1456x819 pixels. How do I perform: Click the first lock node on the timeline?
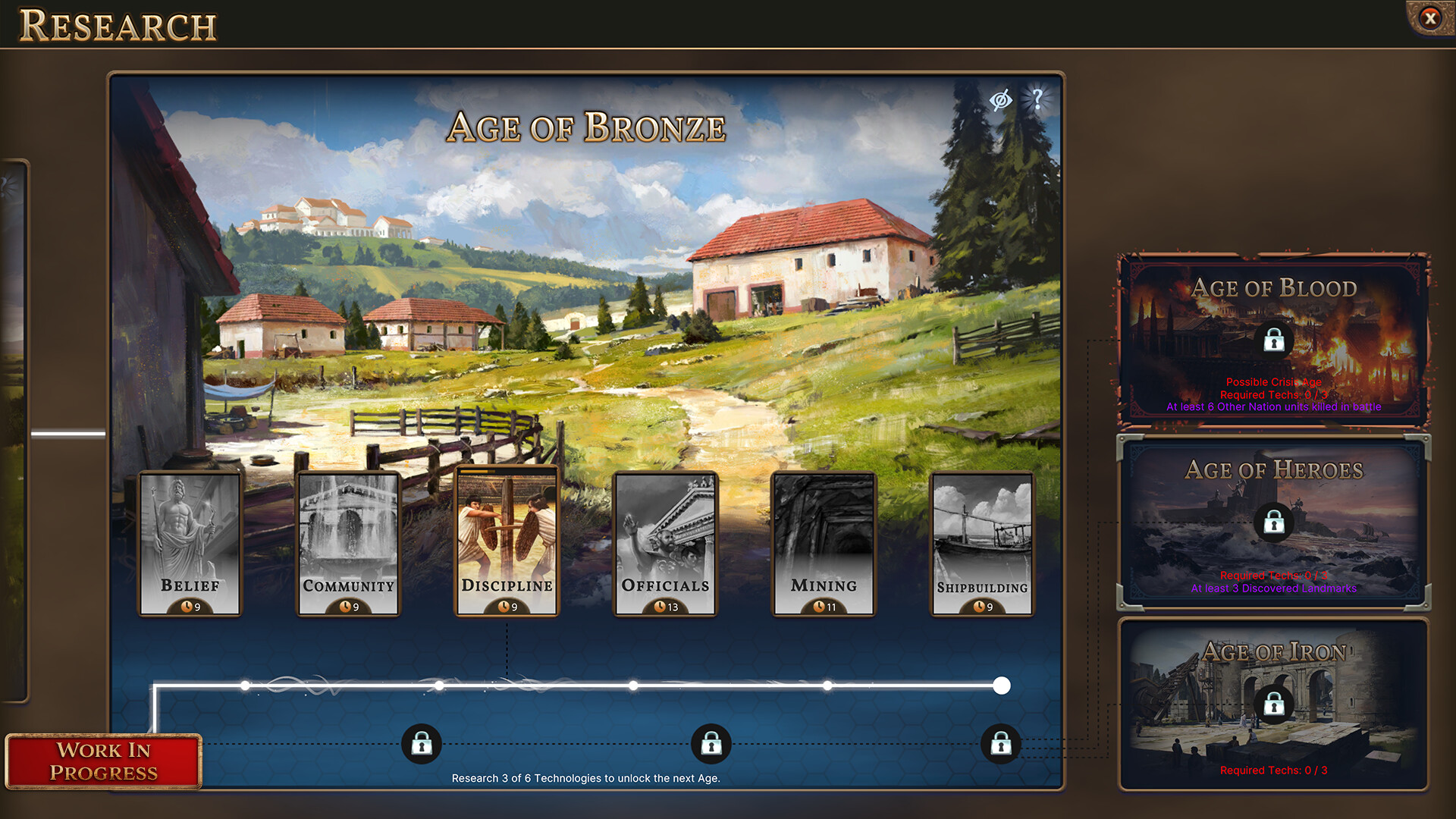pyautogui.click(x=422, y=744)
